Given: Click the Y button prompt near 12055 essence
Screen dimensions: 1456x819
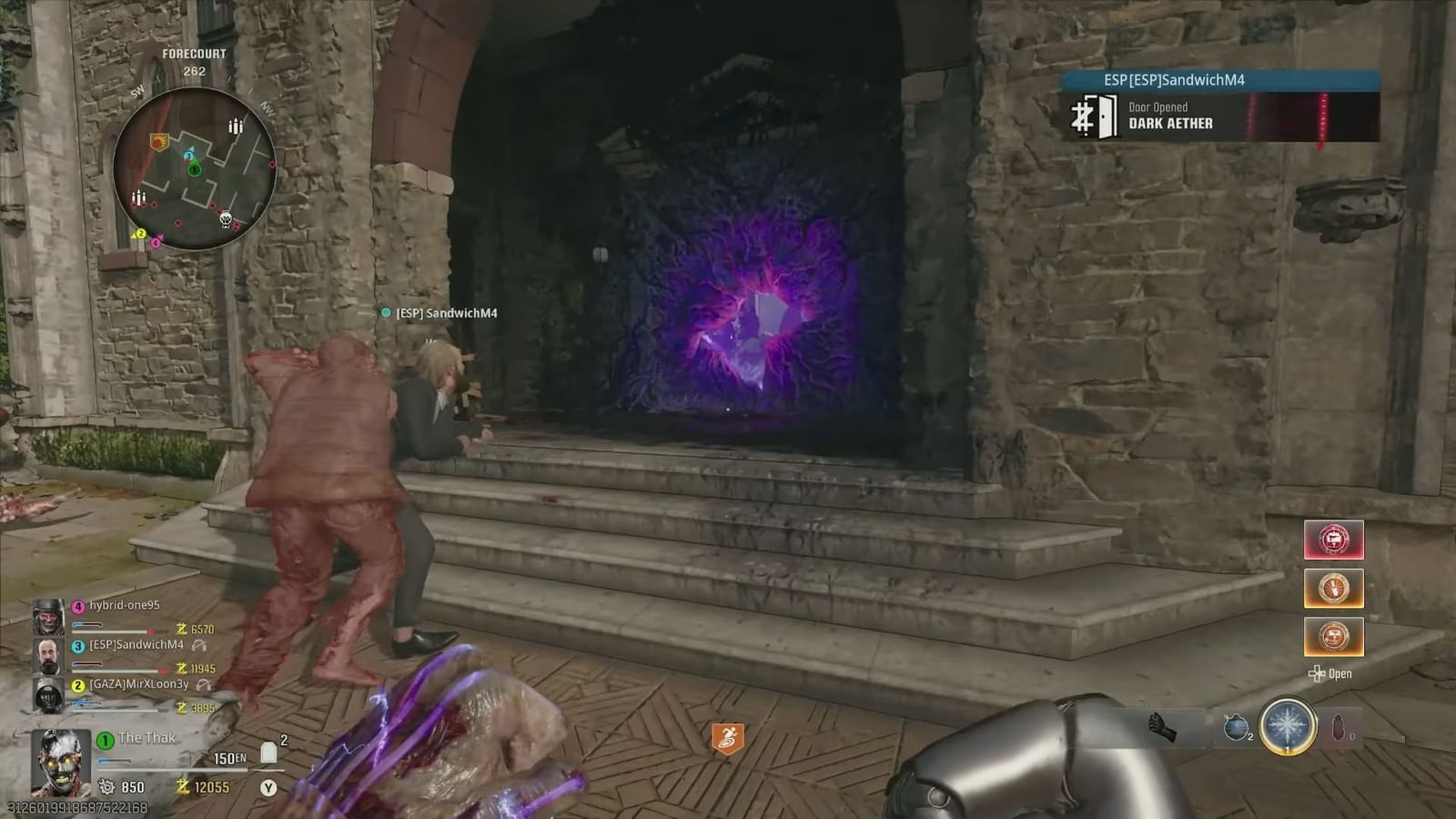Looking at the screenshot, I should click(x=267, y=787).
